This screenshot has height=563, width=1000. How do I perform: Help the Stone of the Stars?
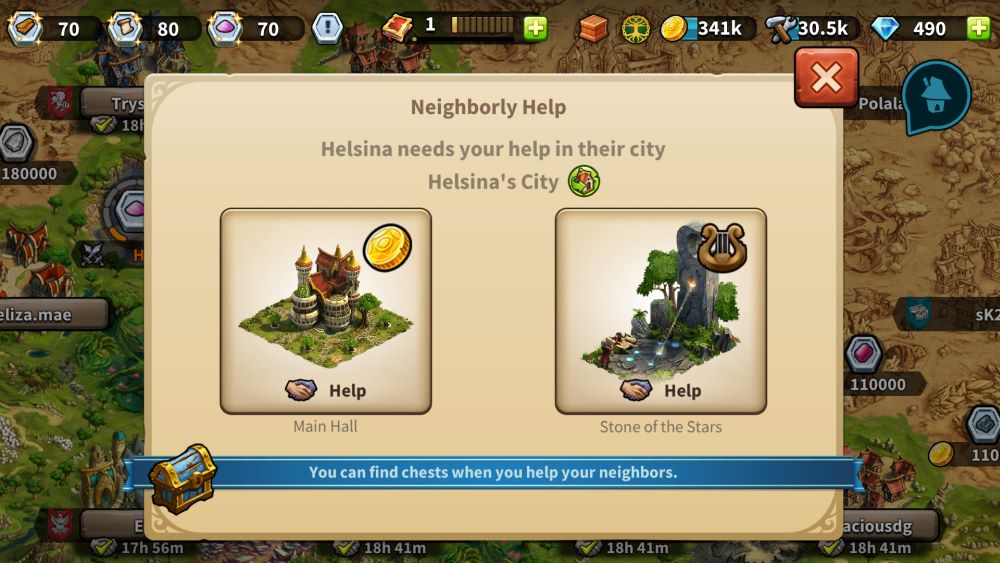pos(661,390)
